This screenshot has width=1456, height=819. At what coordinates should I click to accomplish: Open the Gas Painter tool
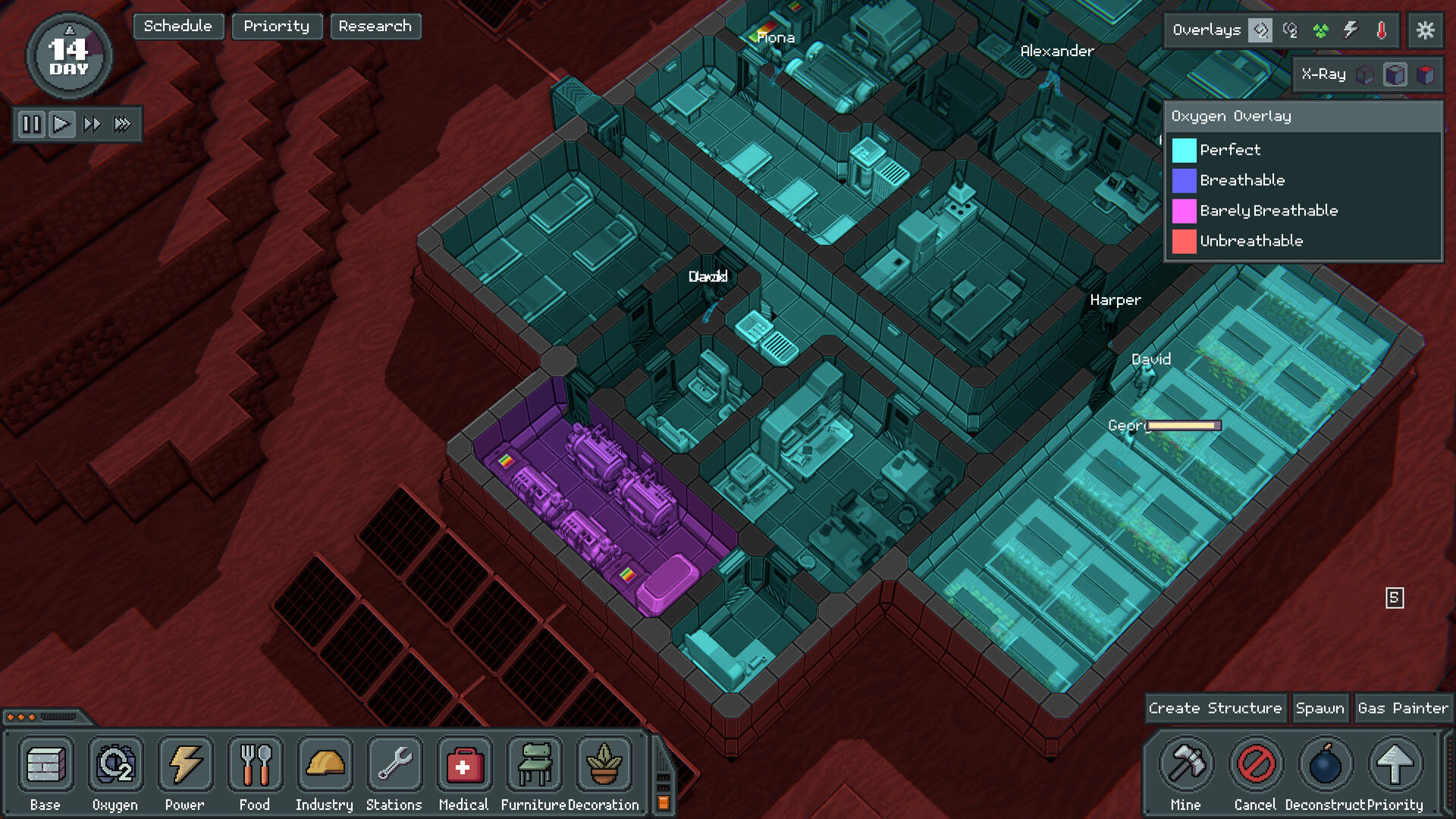pyautogui.click(x=1402, y=708)
